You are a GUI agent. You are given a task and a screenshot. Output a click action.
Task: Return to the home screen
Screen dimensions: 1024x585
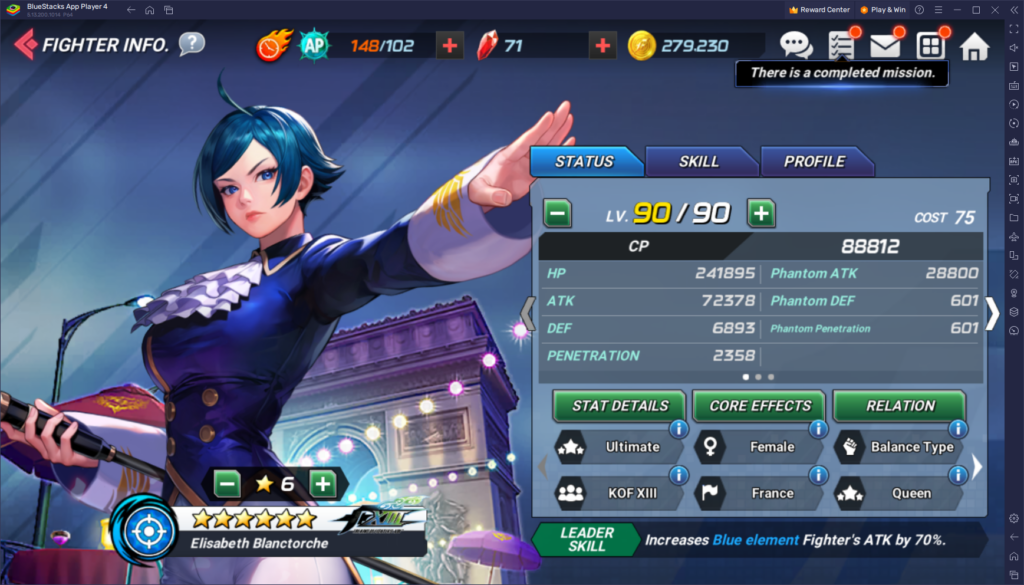974,46
